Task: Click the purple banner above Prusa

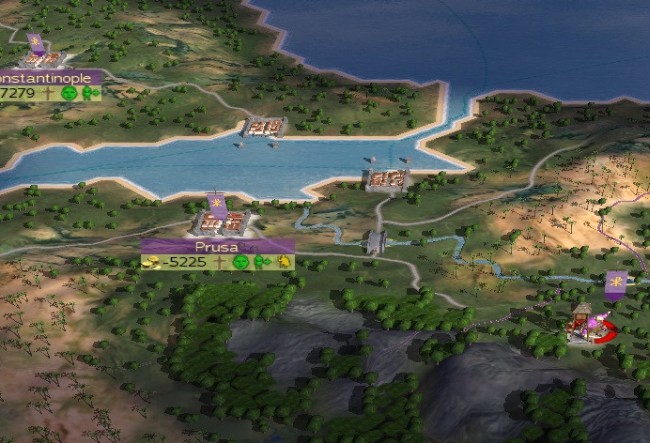Action: 216,204
